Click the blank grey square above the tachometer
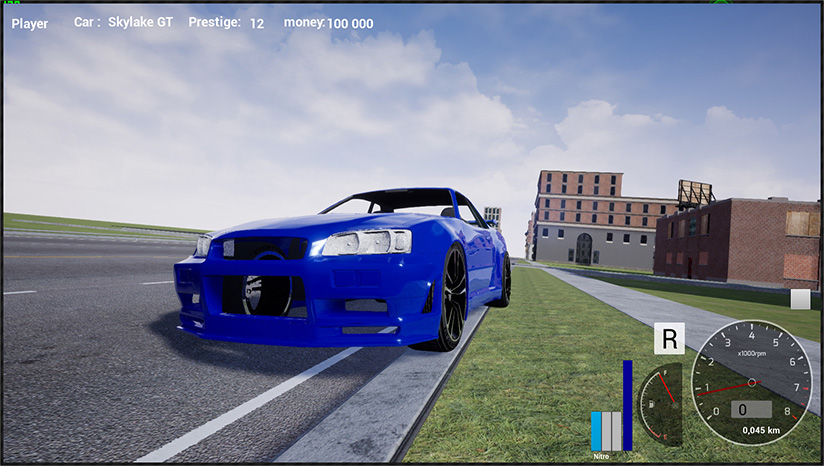The image size is (824, 466). click(x=800, y=299)
